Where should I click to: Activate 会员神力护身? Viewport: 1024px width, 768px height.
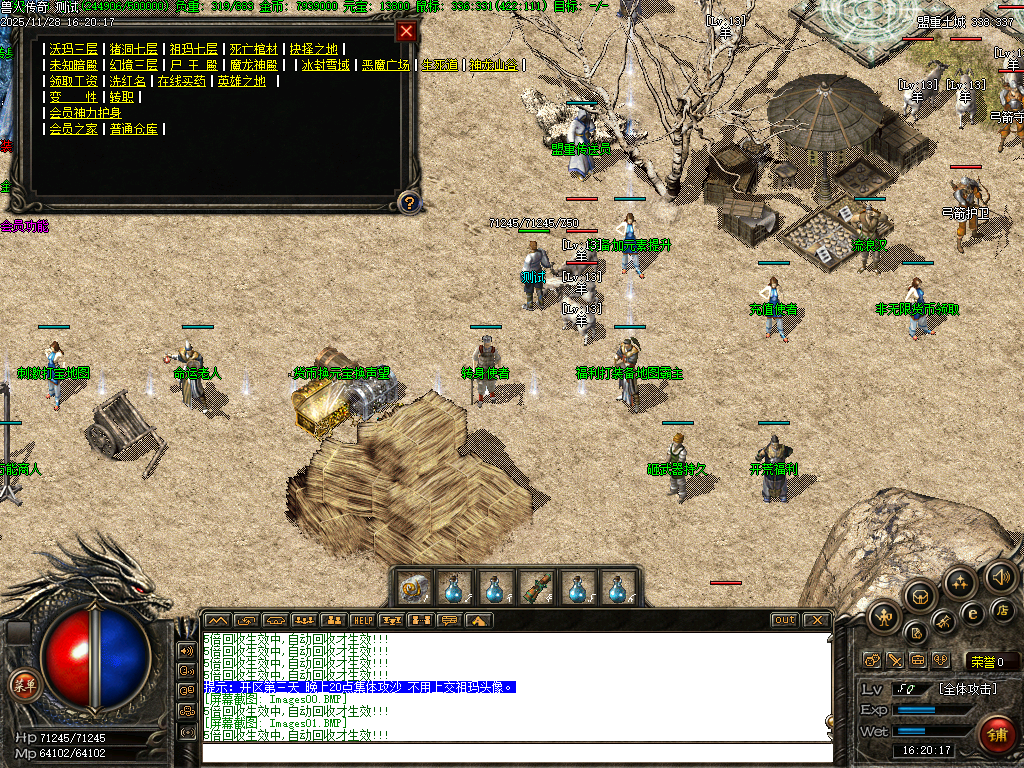86,113
